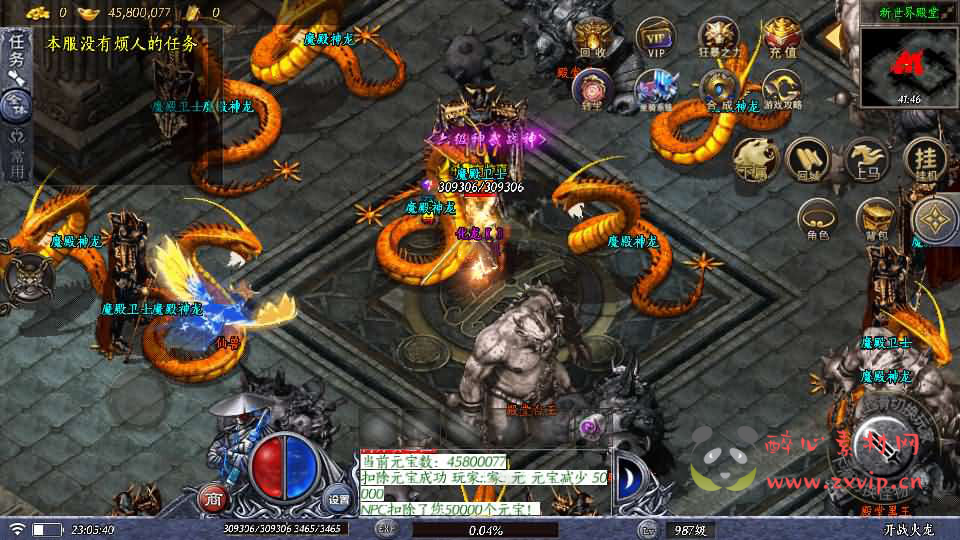Open the 充值 recharge shop

(x=781, y=38)
